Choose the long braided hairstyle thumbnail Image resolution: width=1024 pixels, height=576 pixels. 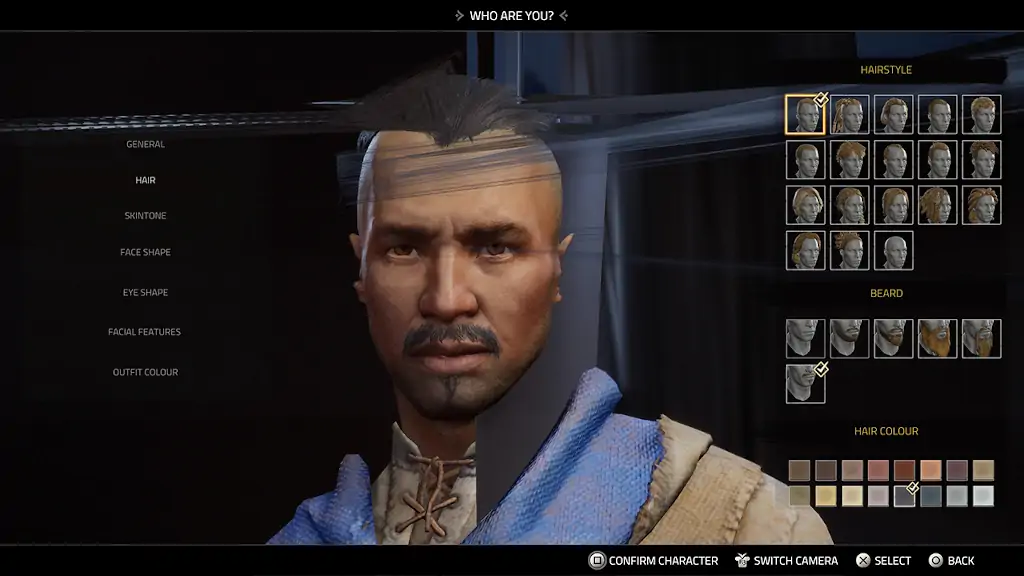(x=849, y=114)
